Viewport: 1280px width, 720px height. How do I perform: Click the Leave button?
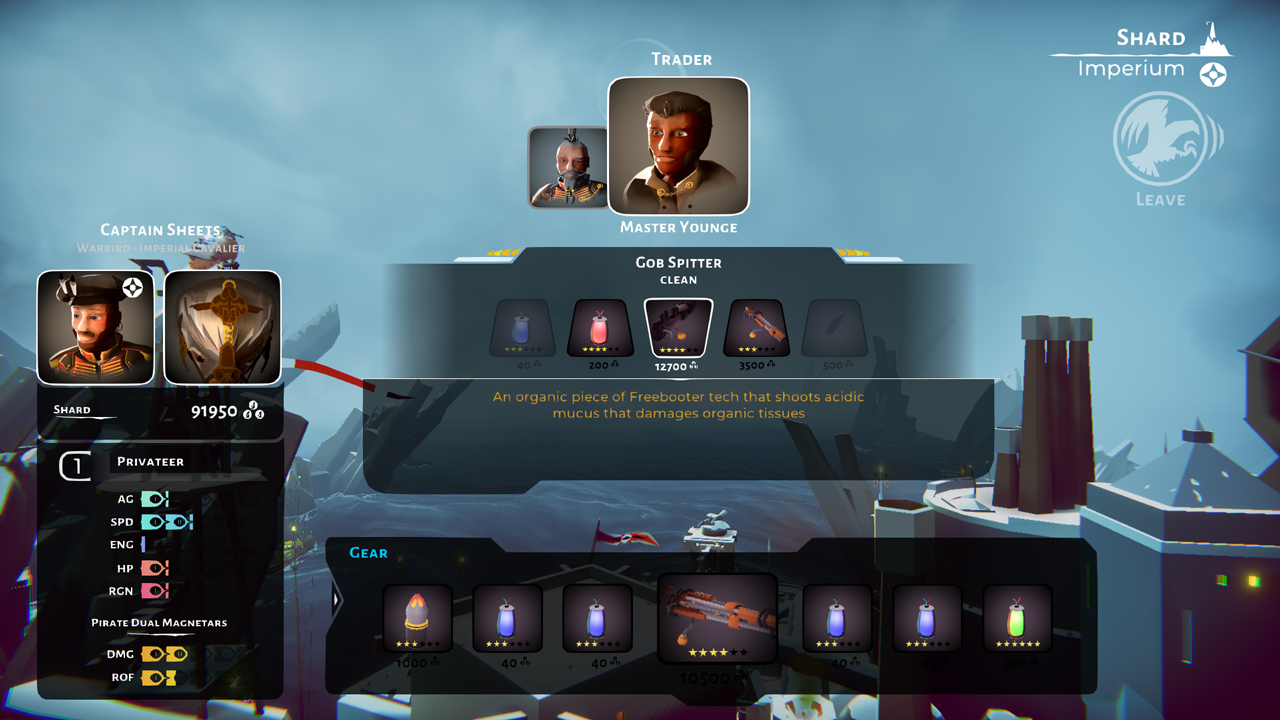(x=1160, y=199)
